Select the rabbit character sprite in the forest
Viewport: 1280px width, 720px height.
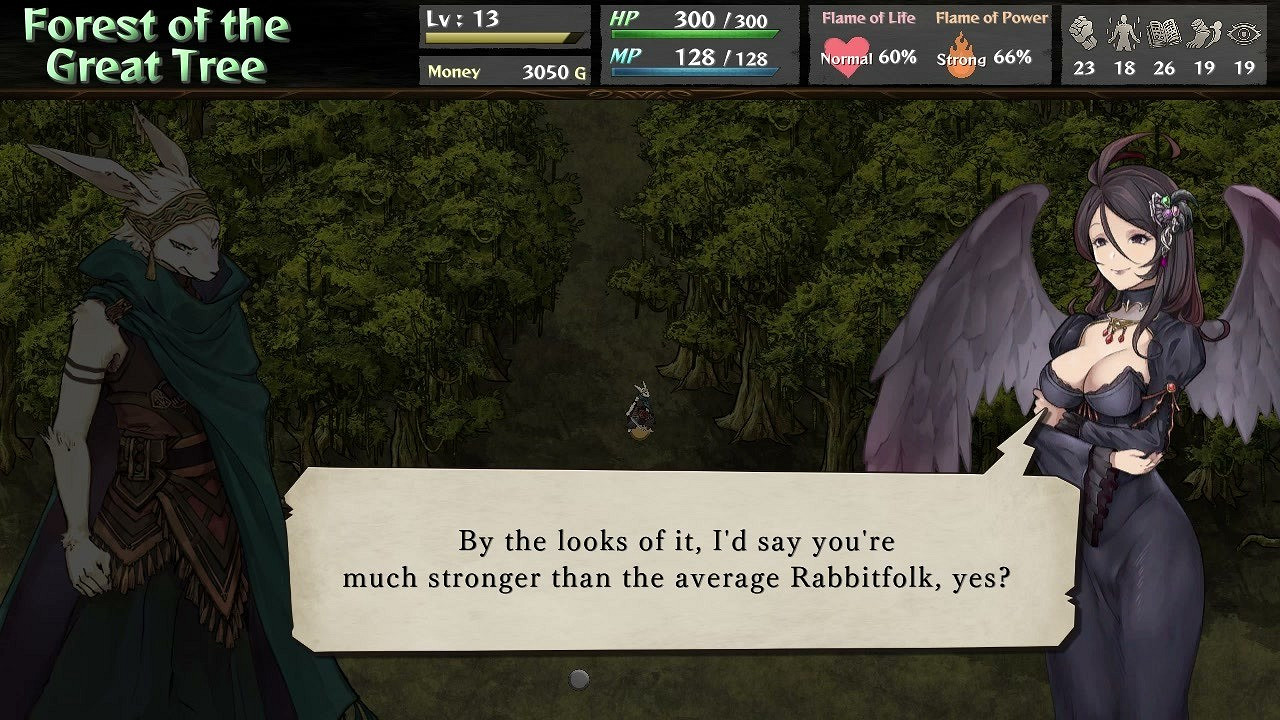[x=641, y=412]
